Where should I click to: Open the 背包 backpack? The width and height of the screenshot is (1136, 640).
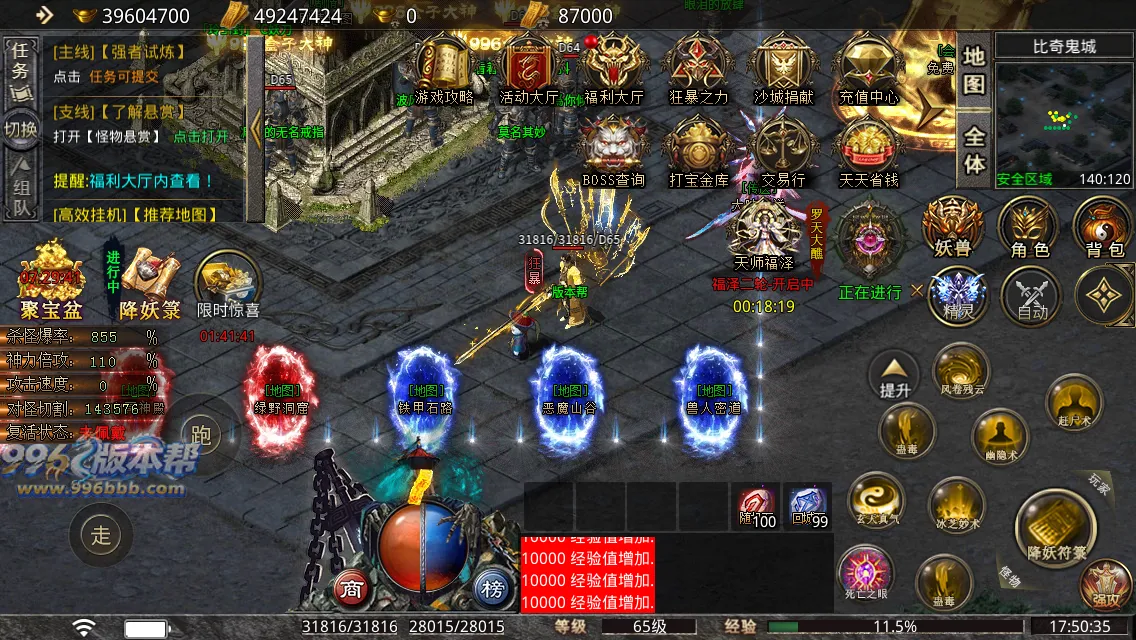(1103, 225)
